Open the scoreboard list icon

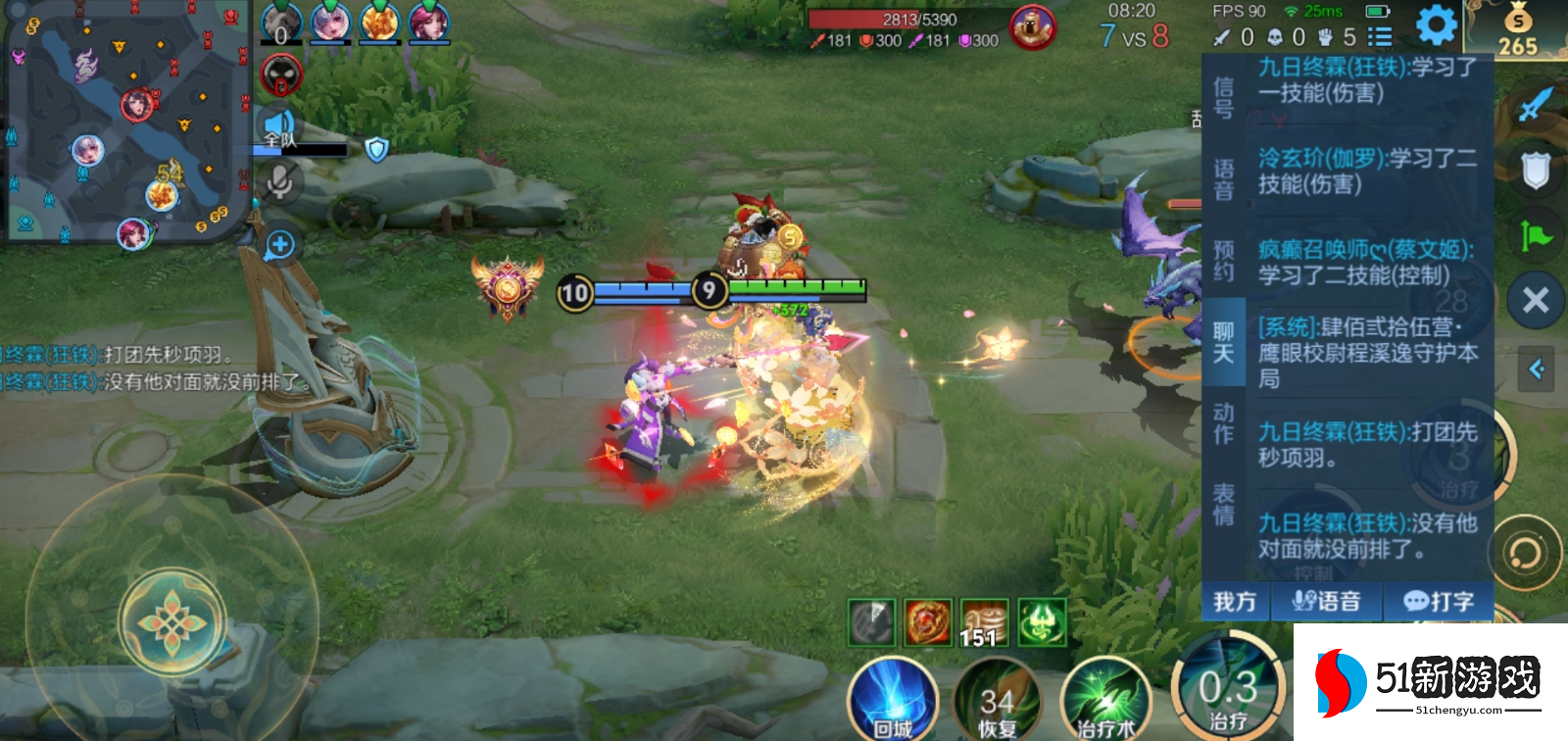tap(1380, 37)
